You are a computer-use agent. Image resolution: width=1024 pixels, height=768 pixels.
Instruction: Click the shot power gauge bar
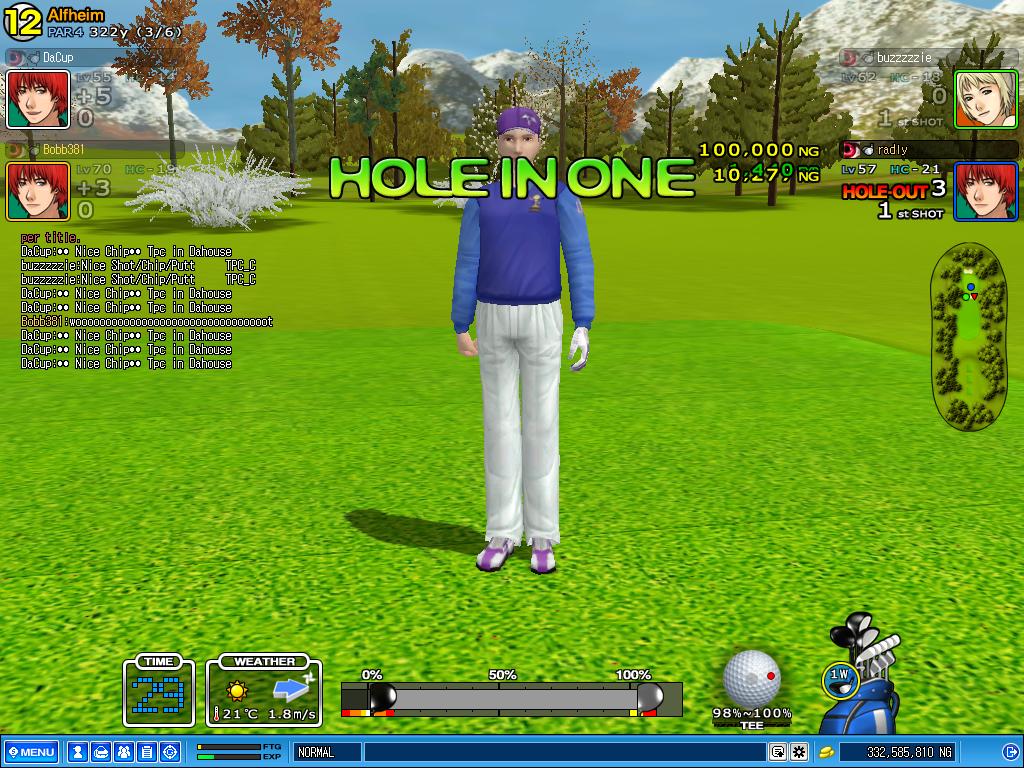tap(511, 698)
